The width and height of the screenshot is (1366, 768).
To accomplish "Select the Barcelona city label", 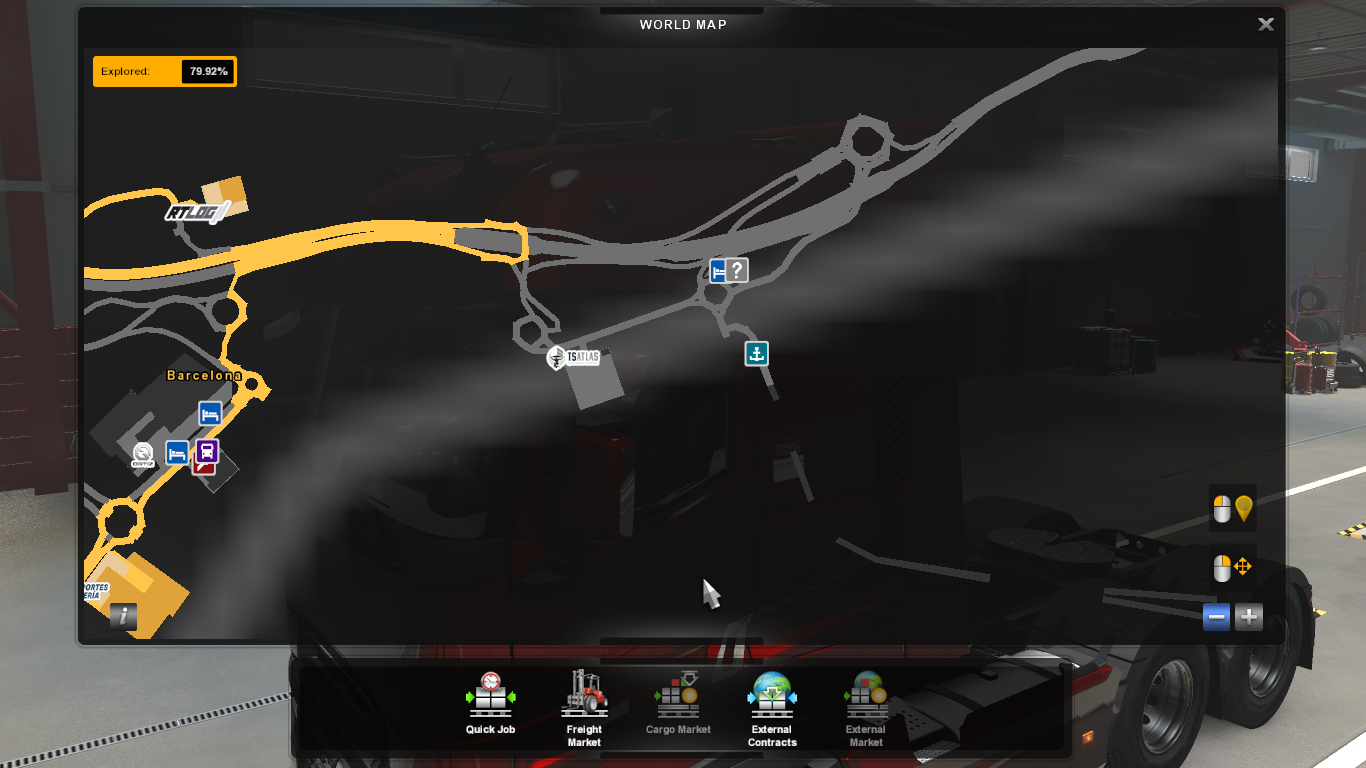I will click(x=204, y=375).
